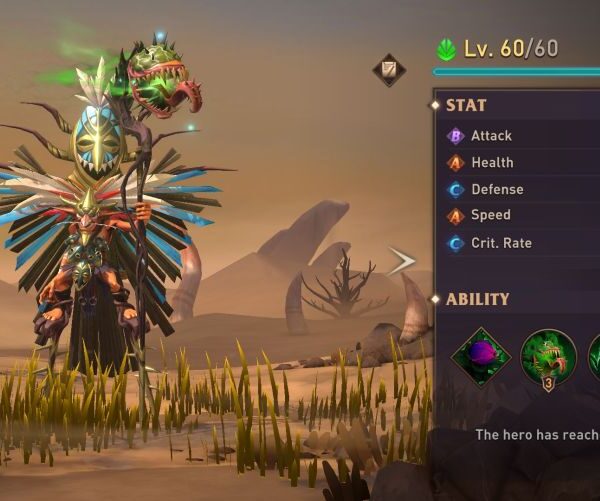Show details for the Health stat
This screenshot has width=600, height=501.
[492, 163]
